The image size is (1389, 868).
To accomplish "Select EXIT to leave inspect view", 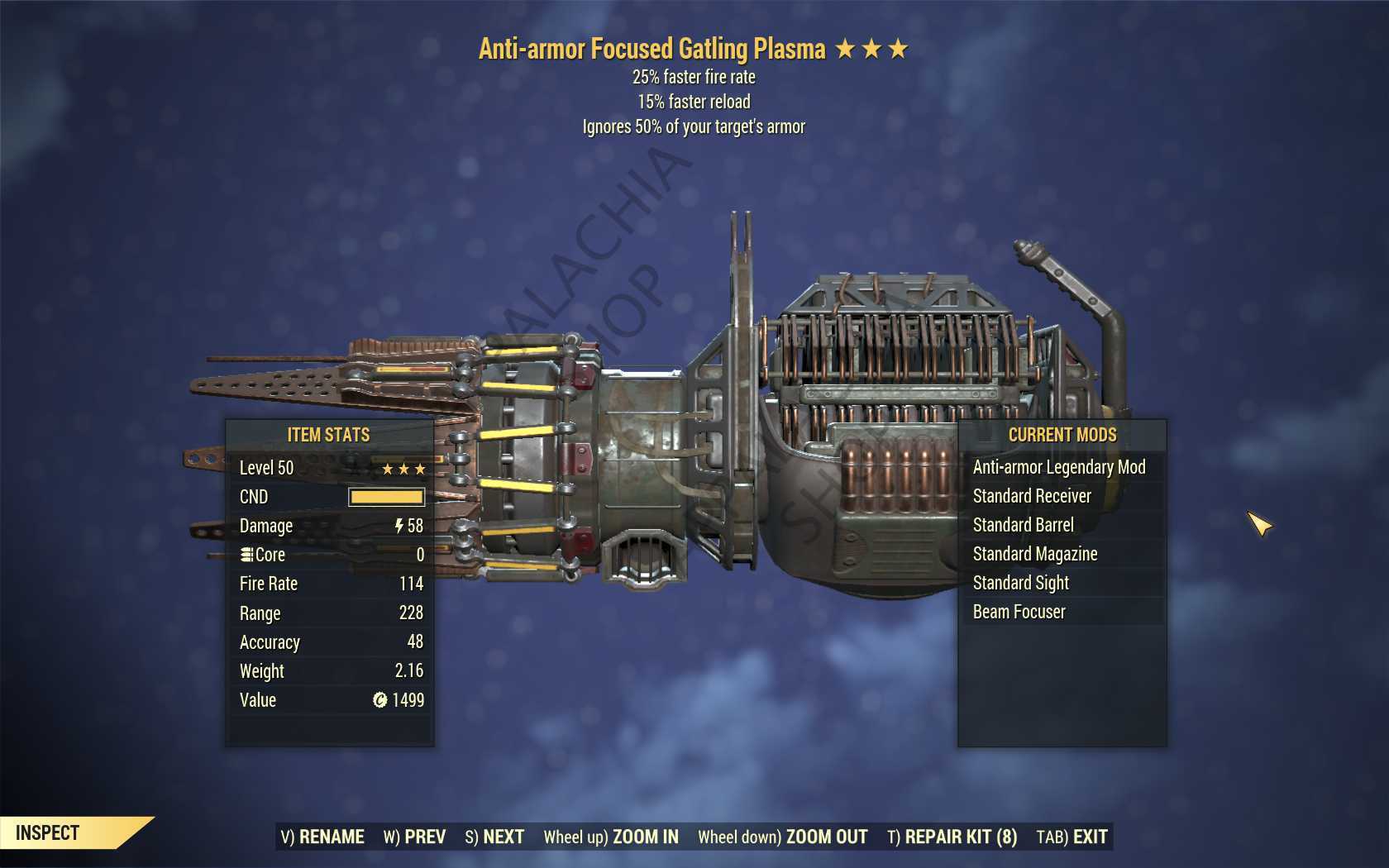I will pyautogui.click(x=1072, y=837).
